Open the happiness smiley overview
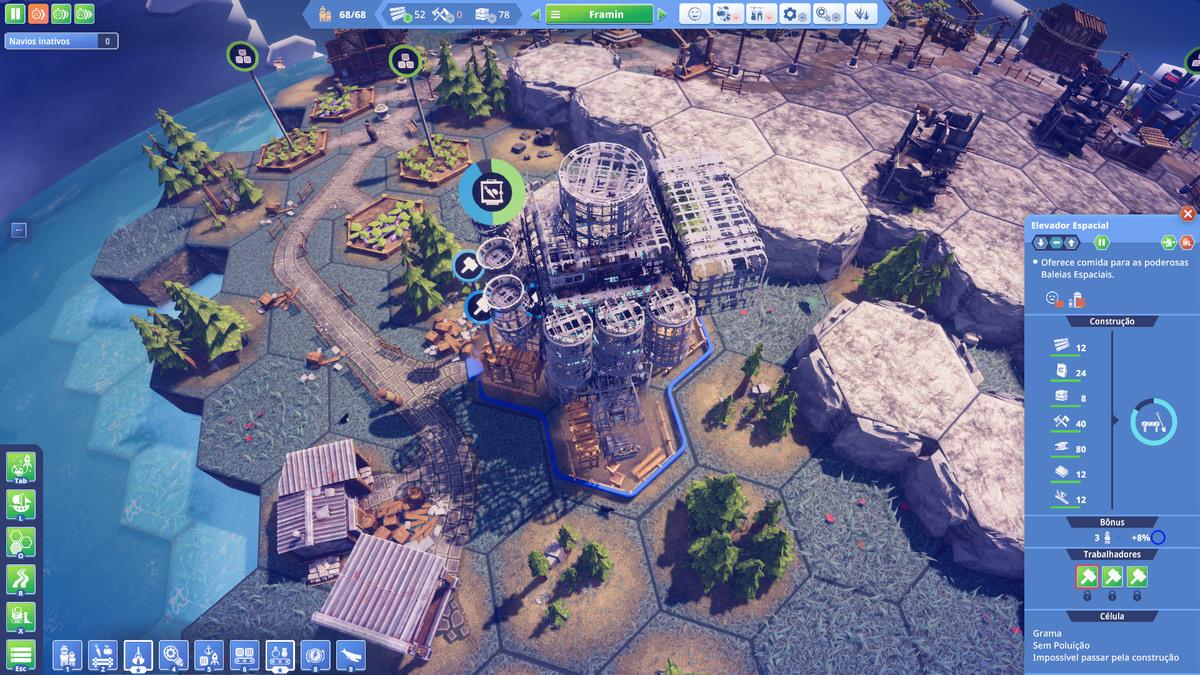Screen dimensions: 1200x675 (696, 15)
